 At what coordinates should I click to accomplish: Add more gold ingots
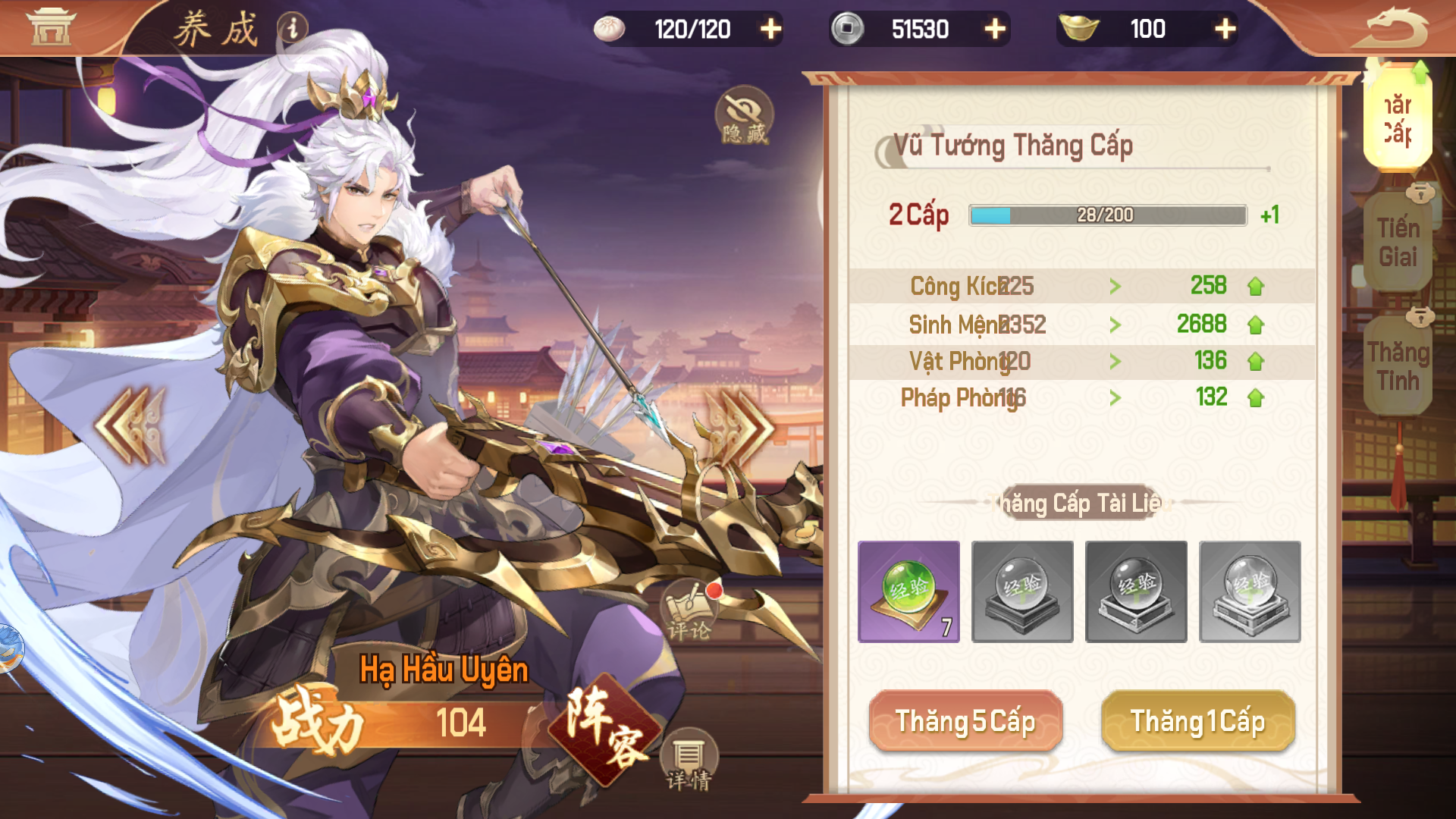[1225, 29]
